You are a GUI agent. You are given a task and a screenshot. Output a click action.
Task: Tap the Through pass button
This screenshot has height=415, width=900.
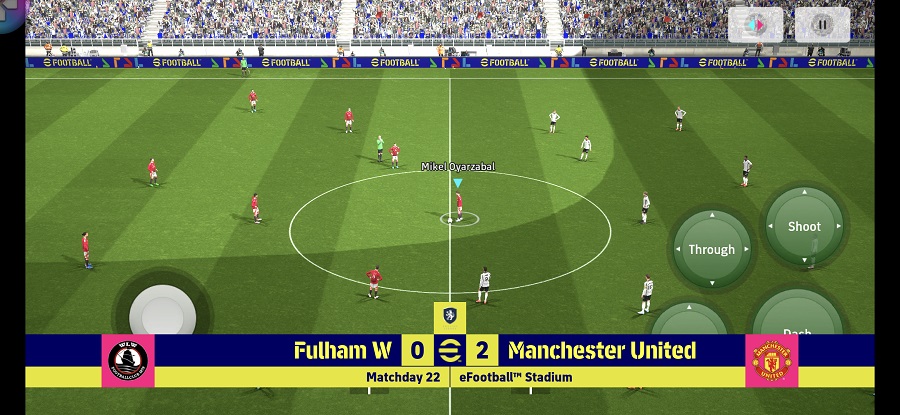pyautogui.click(x=711, y=249)
